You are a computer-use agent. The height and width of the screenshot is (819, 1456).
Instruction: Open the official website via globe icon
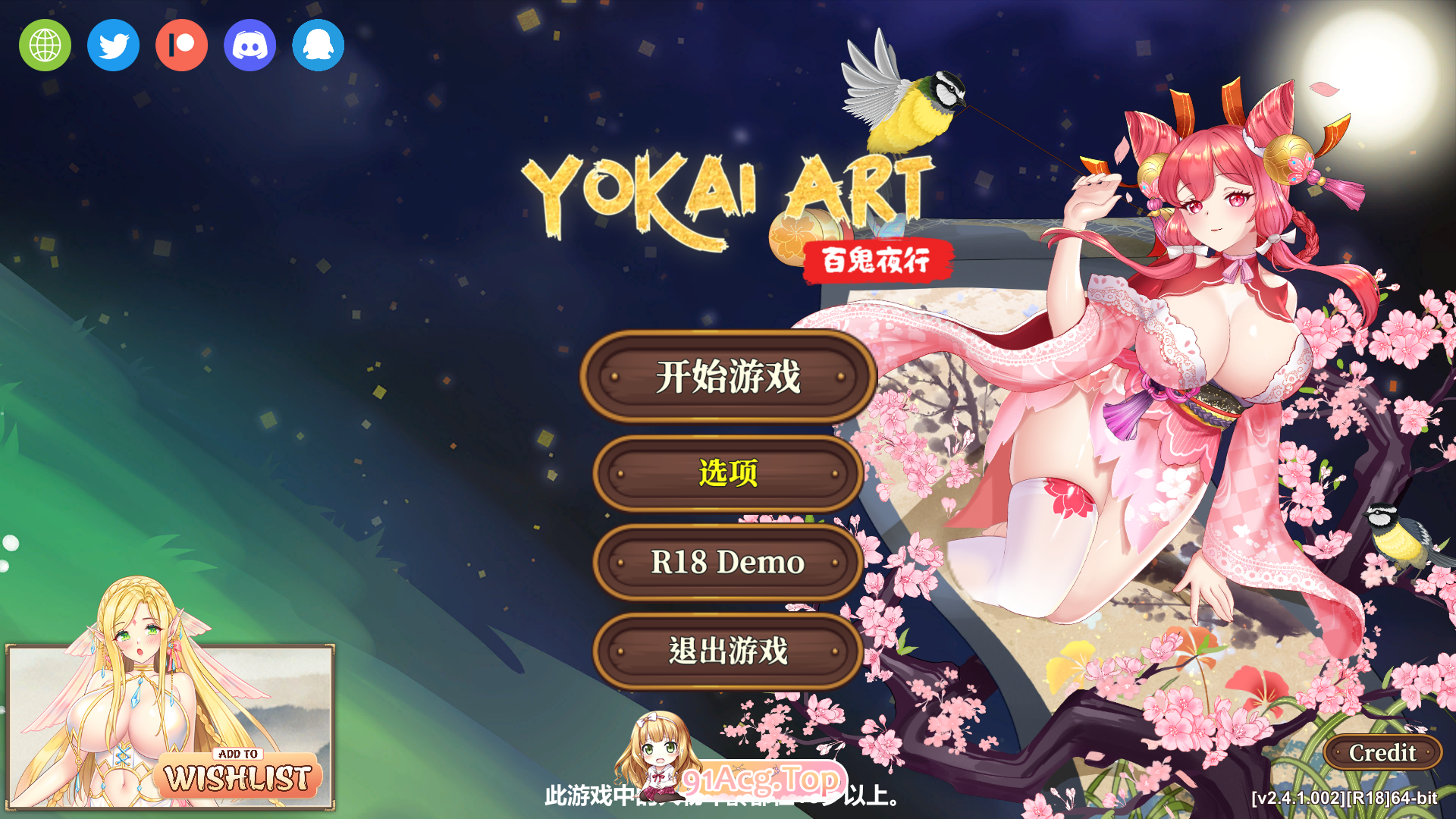(45, 45)
